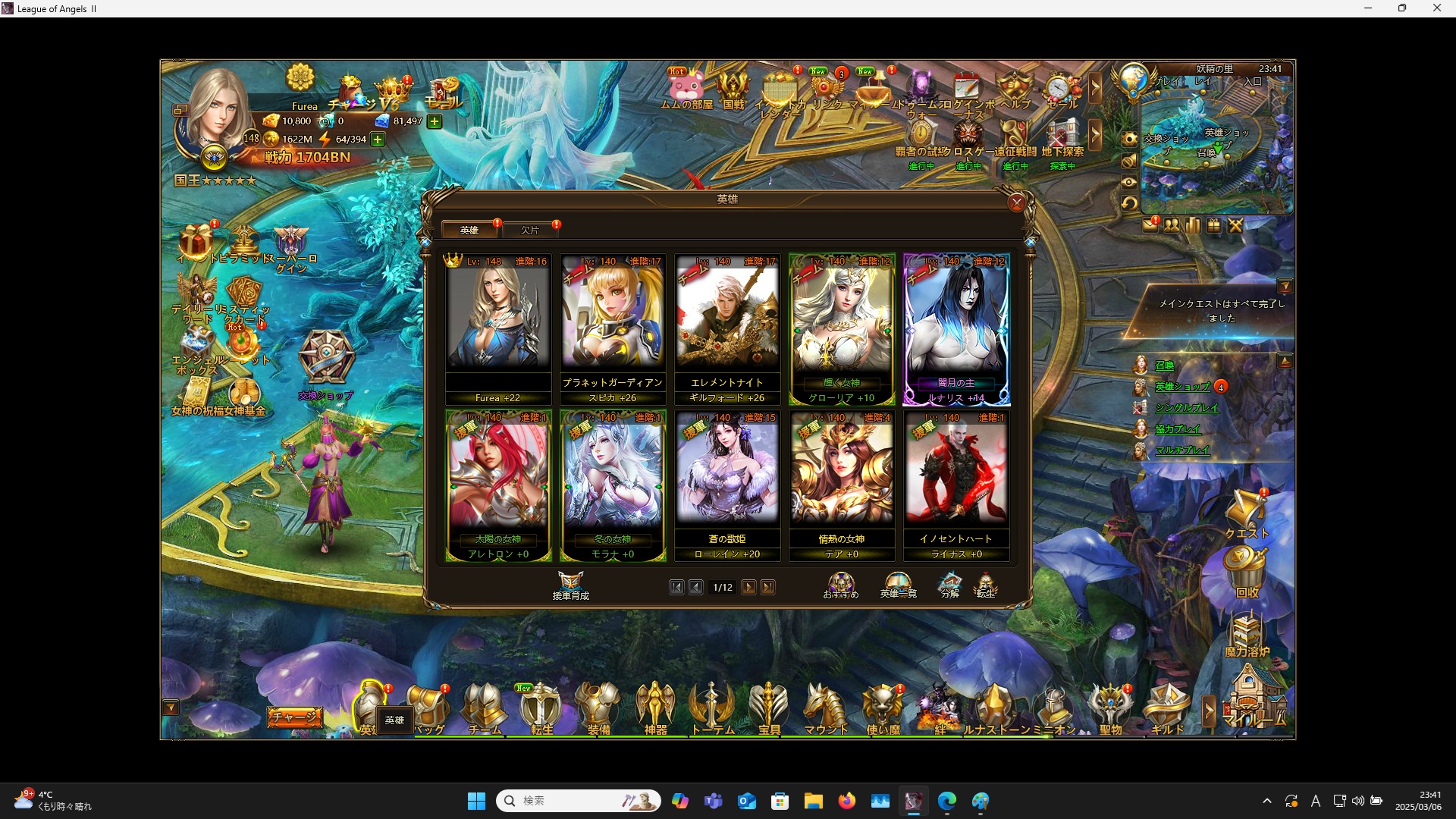
Task: Select the Furea +22 hero card
Action: [498, 325]
